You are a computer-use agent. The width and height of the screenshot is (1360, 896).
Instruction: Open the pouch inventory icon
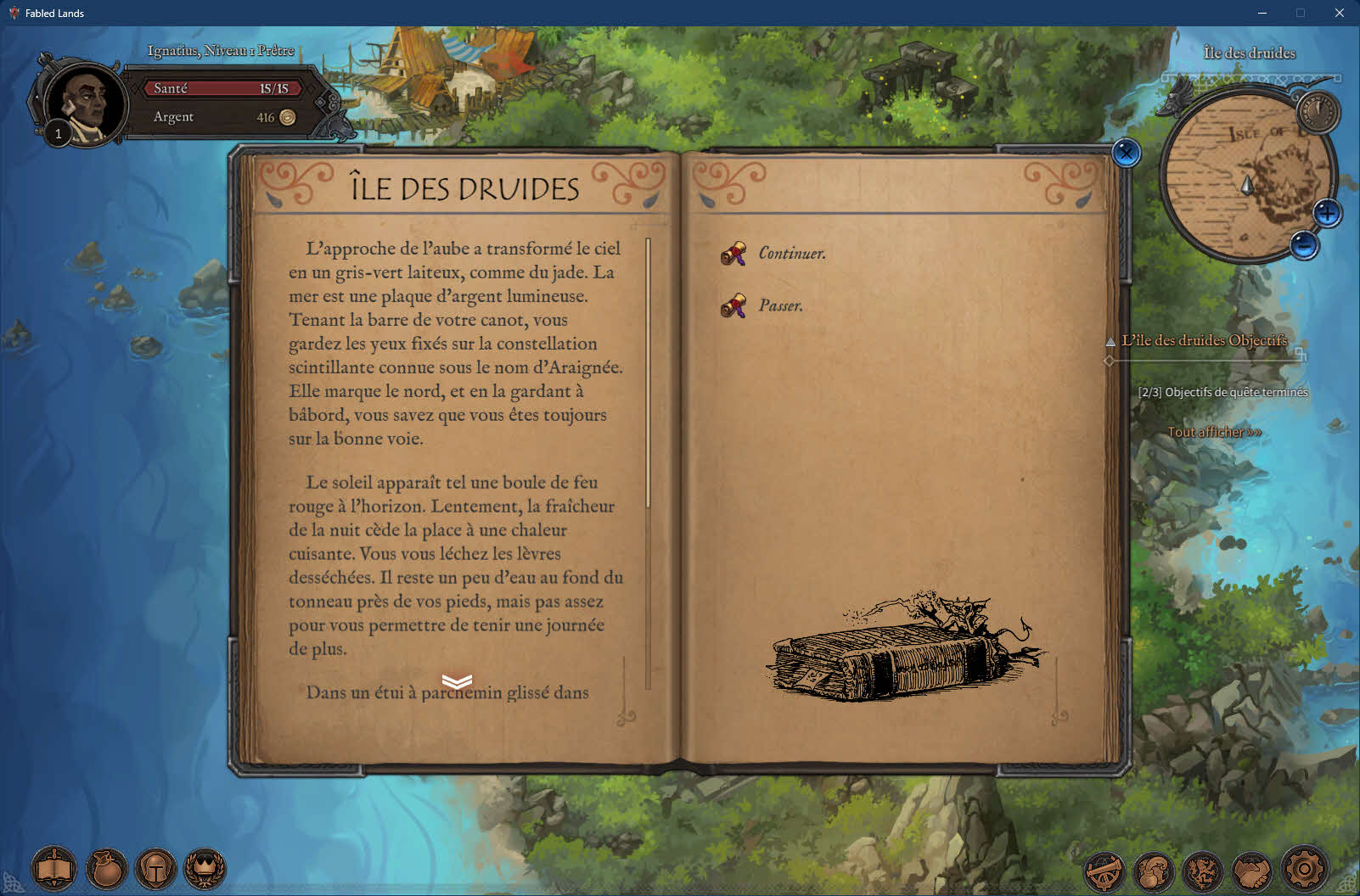(x=106, y=869)
